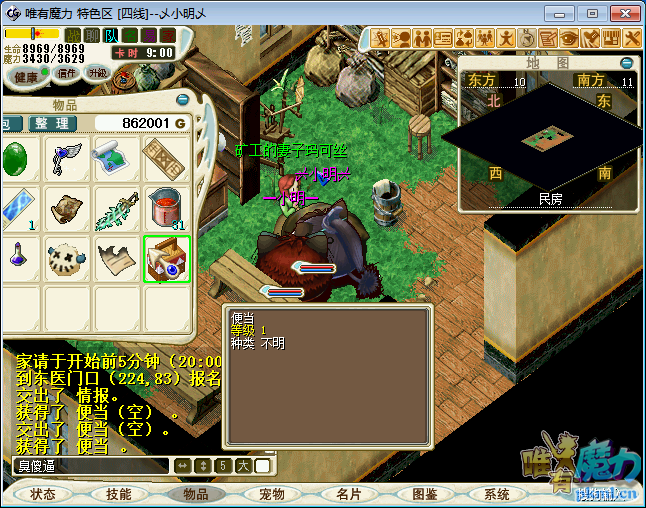Click the 健康 health status button
This screenshot has height=508, width=646.
26,76
